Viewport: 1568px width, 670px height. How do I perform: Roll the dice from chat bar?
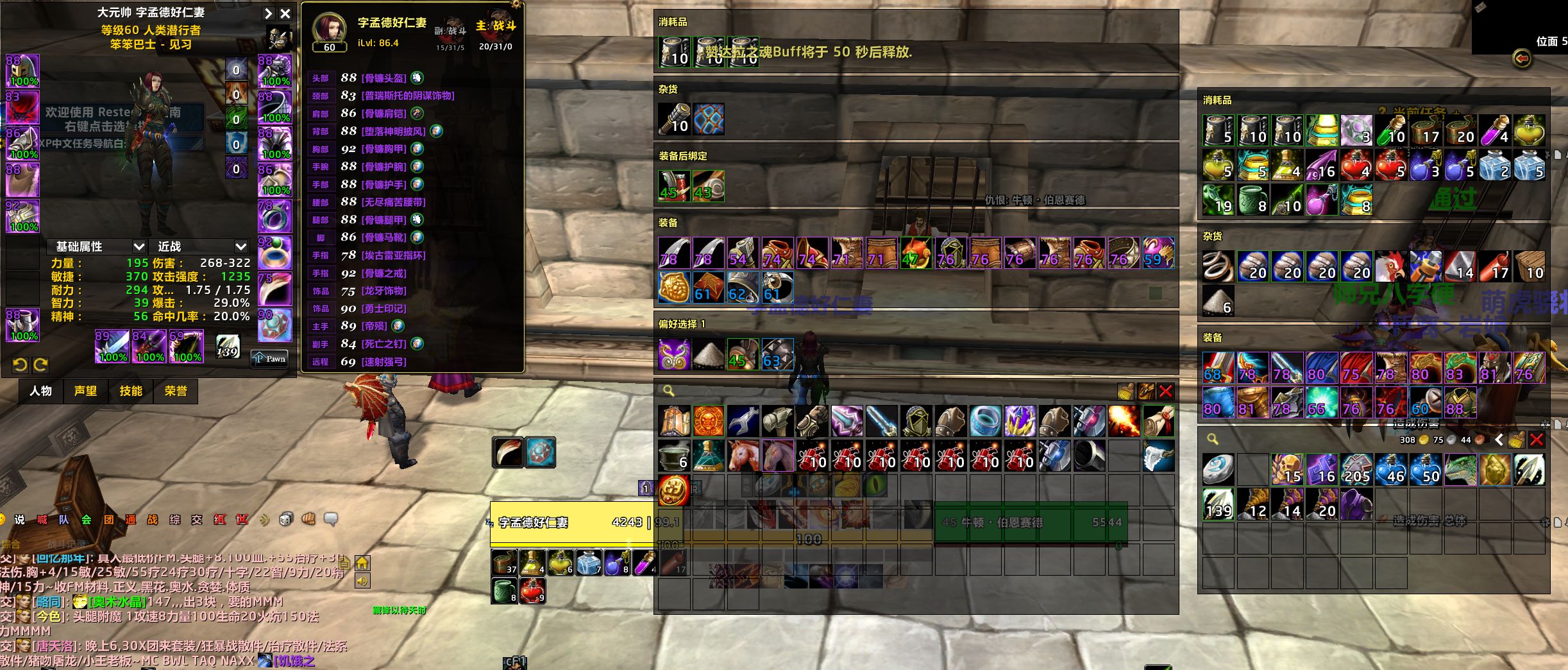(x=286, y=519)
